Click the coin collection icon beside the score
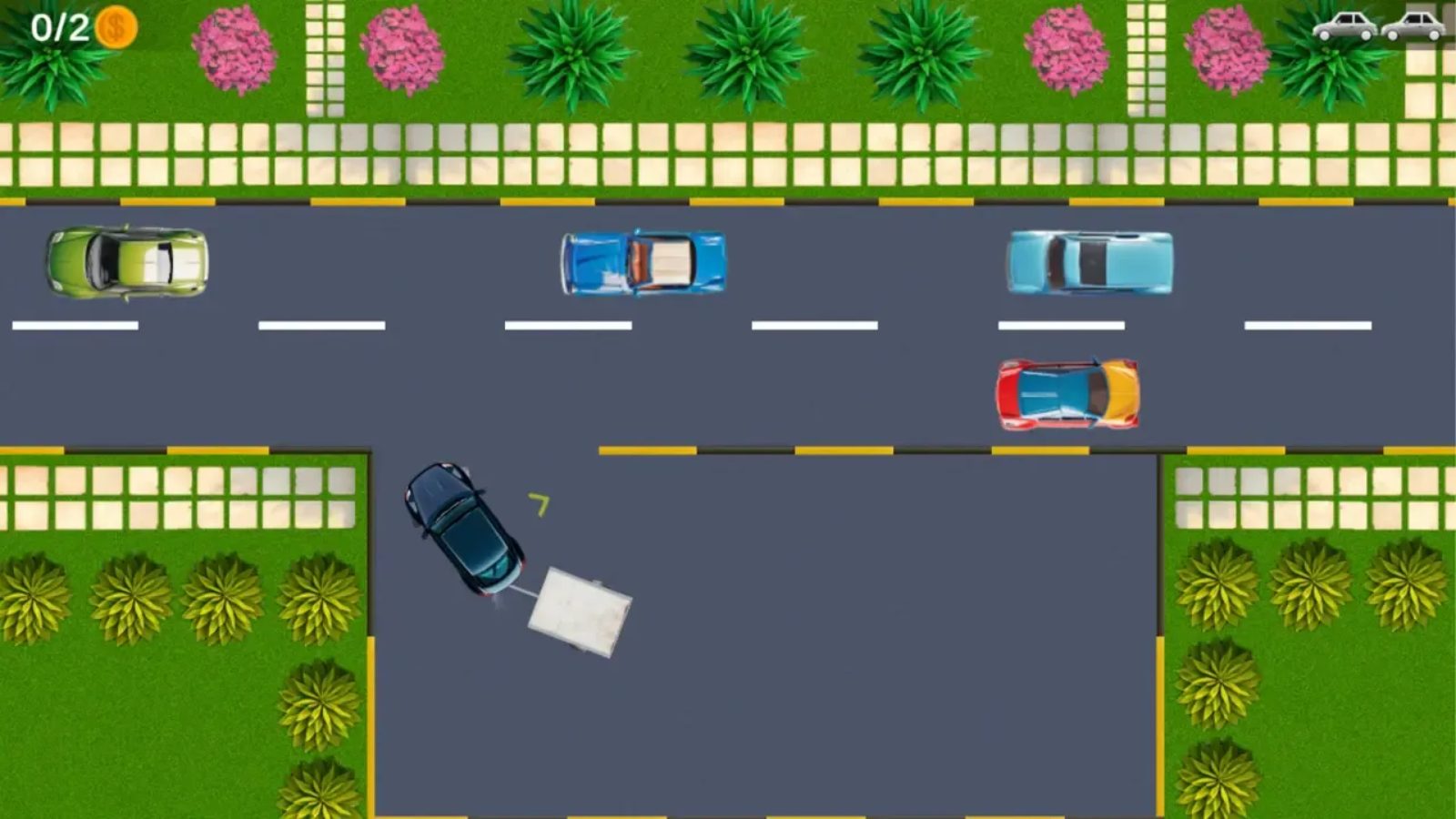The image size is (1456, 819). [x=116, y=25]
